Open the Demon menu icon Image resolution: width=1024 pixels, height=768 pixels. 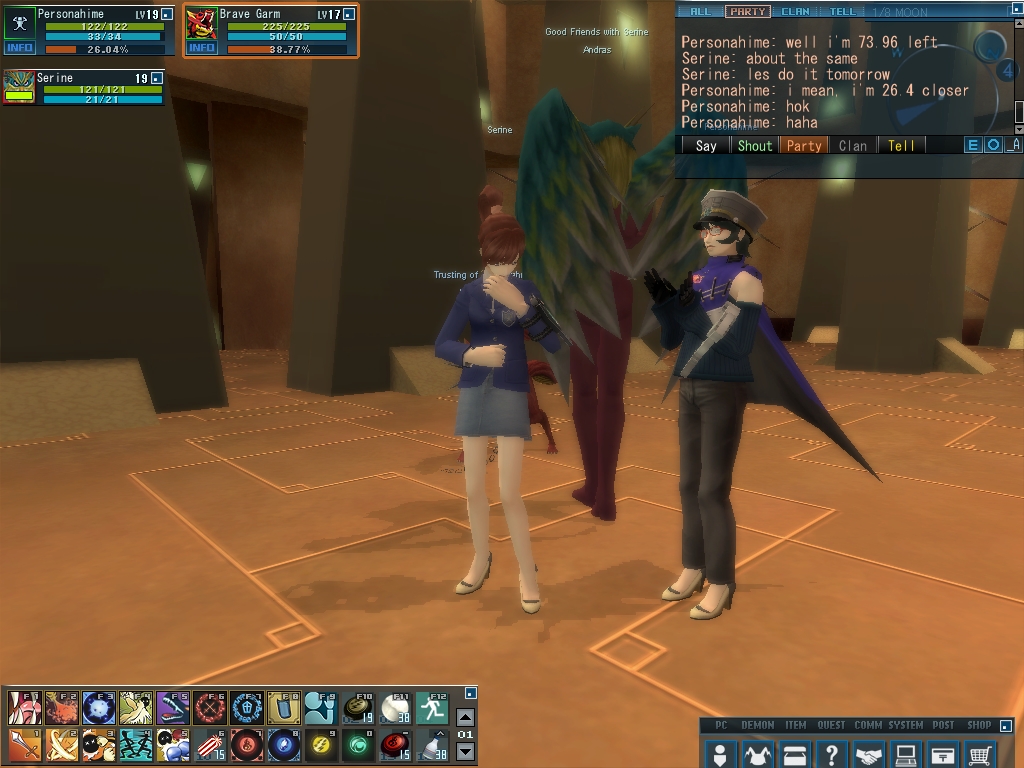coord(757,753)
